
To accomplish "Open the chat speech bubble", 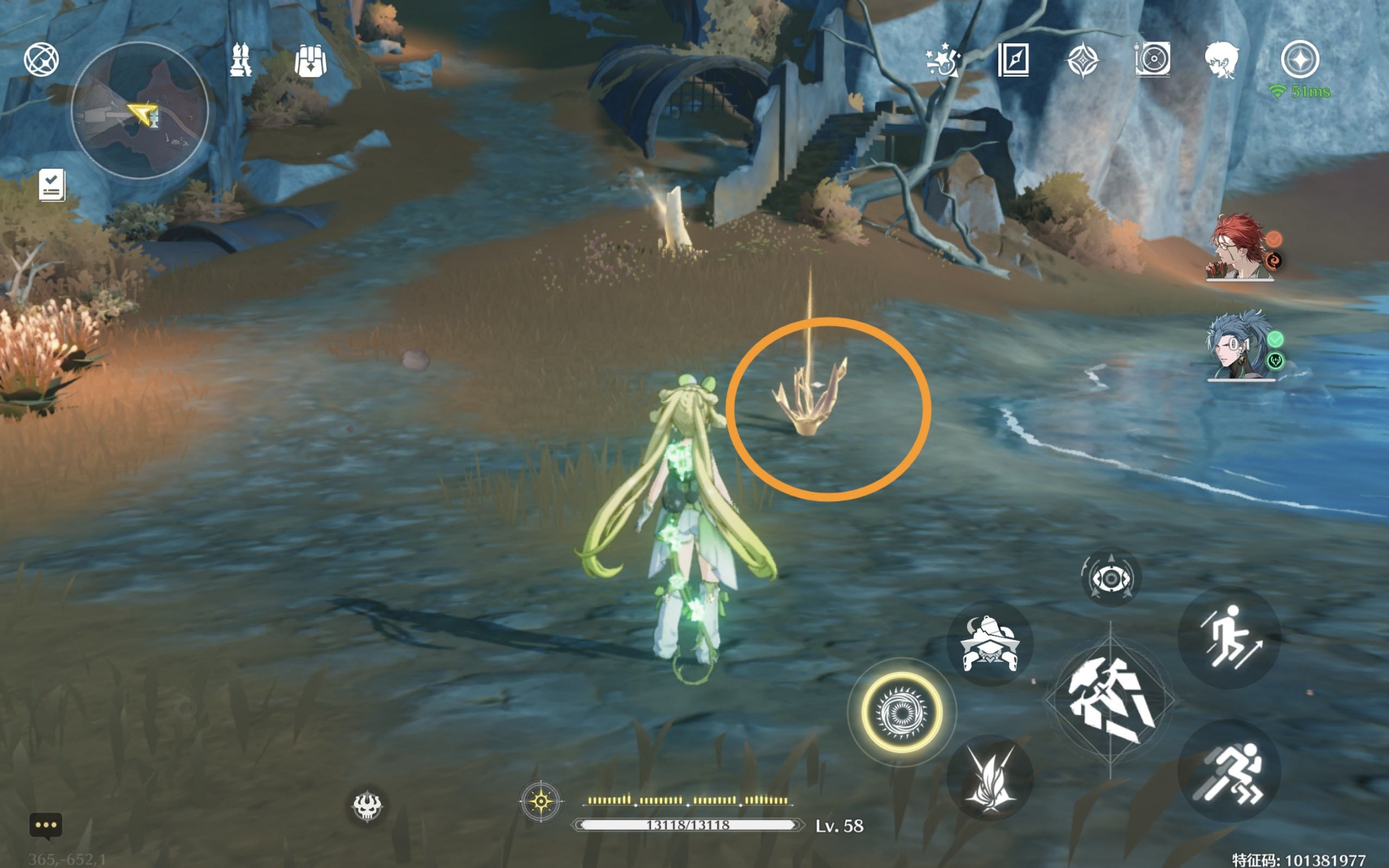I will [46, 826].
